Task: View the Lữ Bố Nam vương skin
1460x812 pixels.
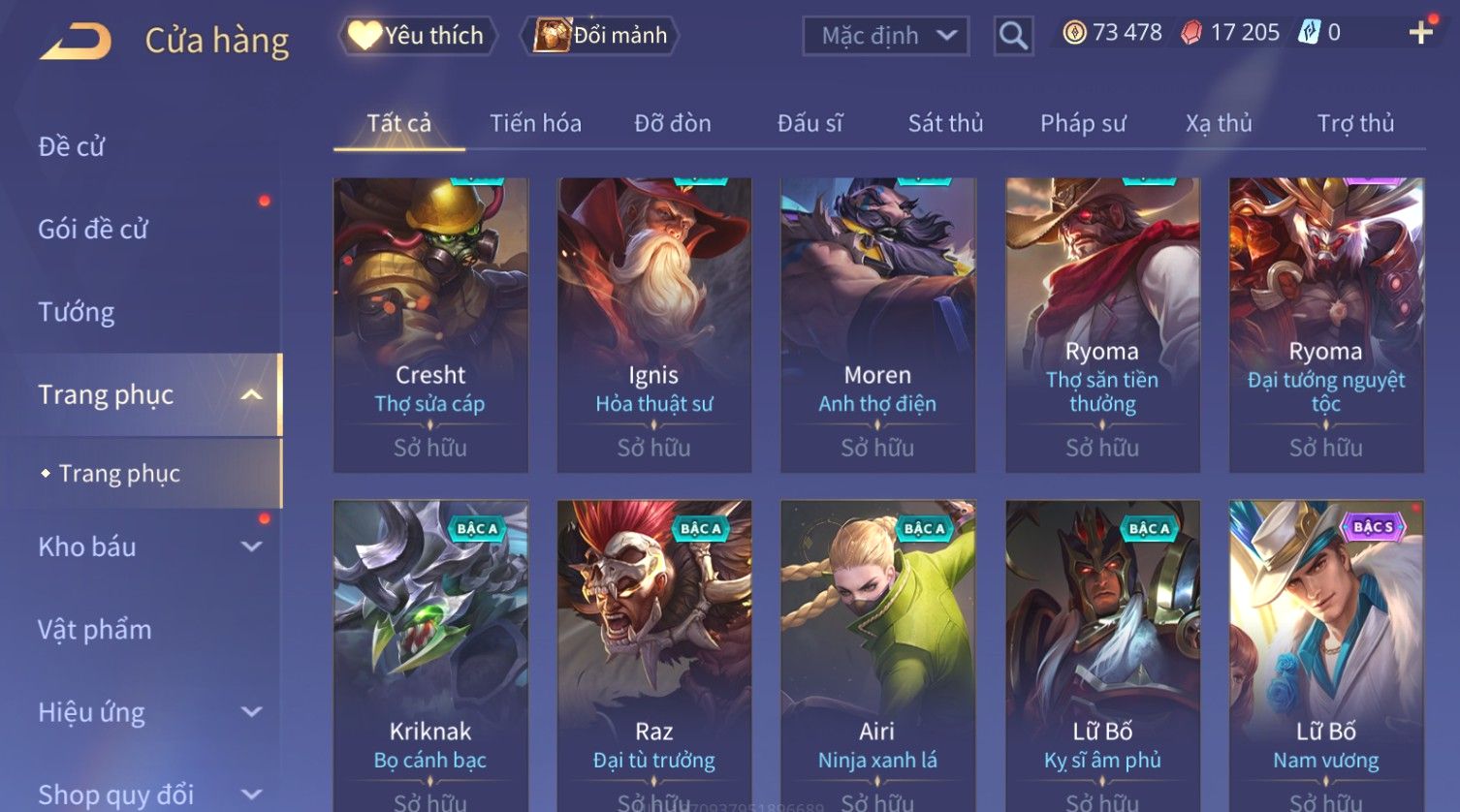Action: (x=1326, y=649)
